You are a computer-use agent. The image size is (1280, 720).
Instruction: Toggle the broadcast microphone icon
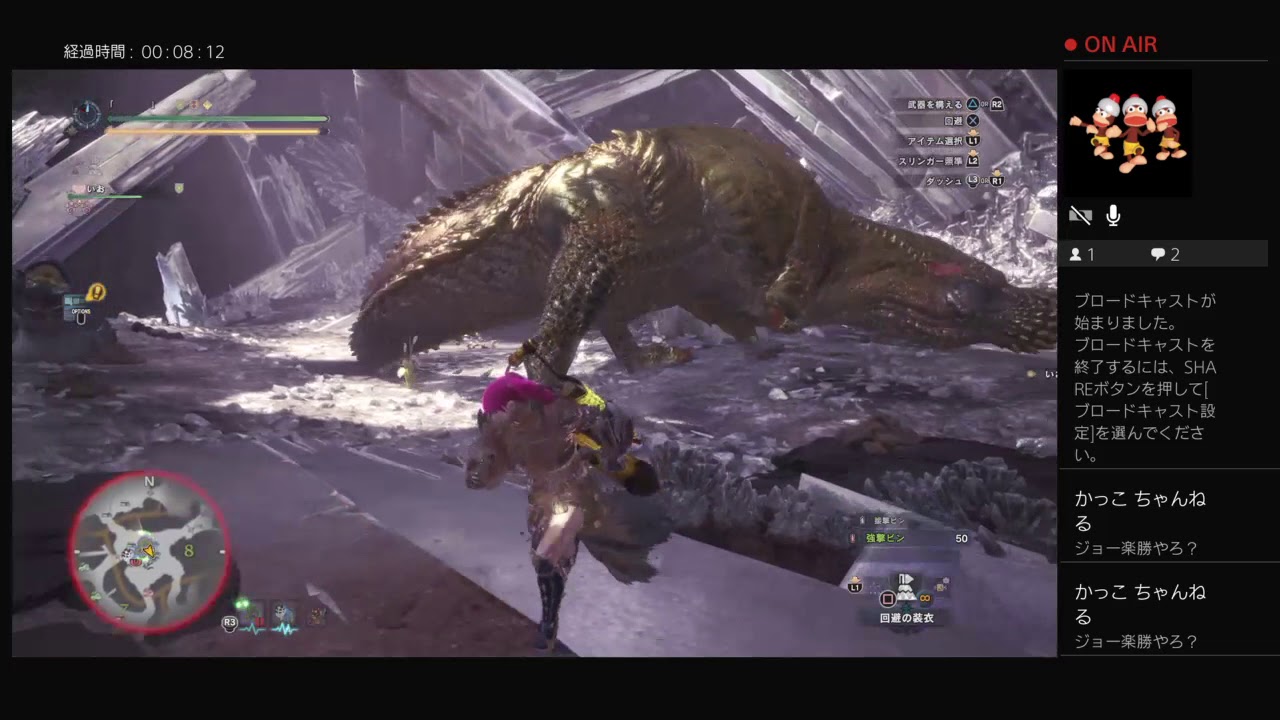click(1113, 215)
